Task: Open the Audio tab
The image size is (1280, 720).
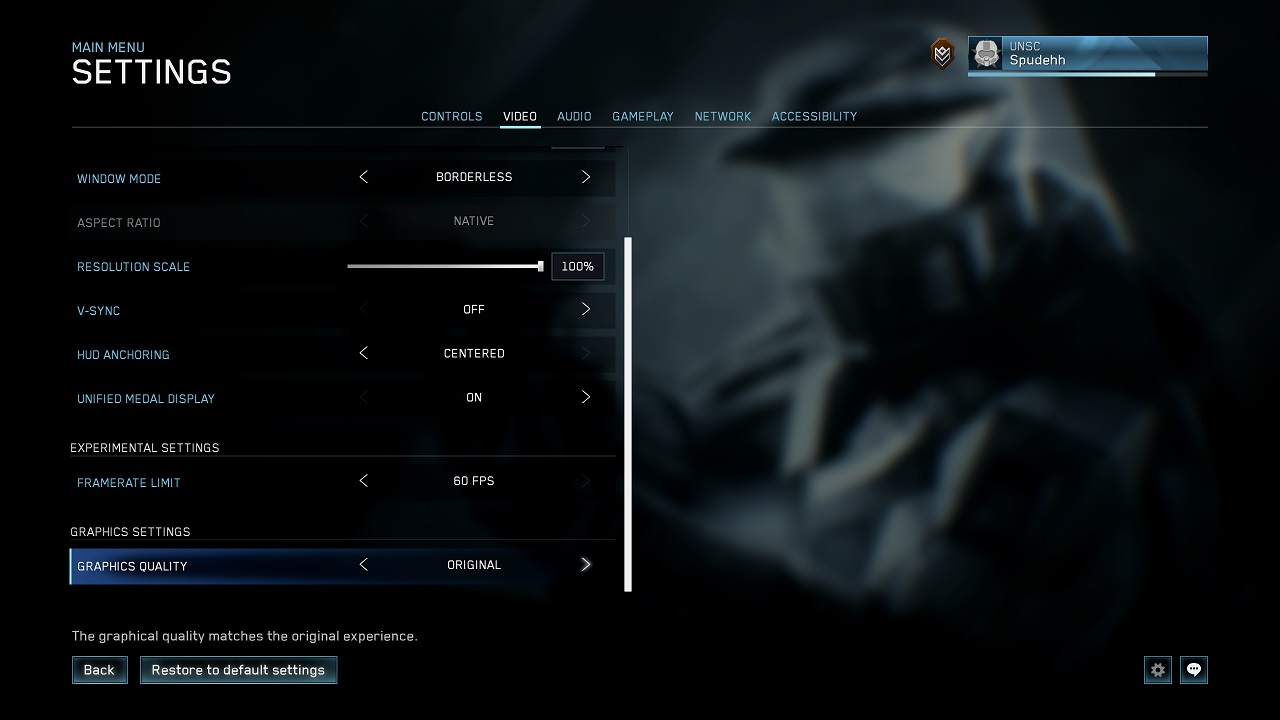Action: click(x=574, y=116)
